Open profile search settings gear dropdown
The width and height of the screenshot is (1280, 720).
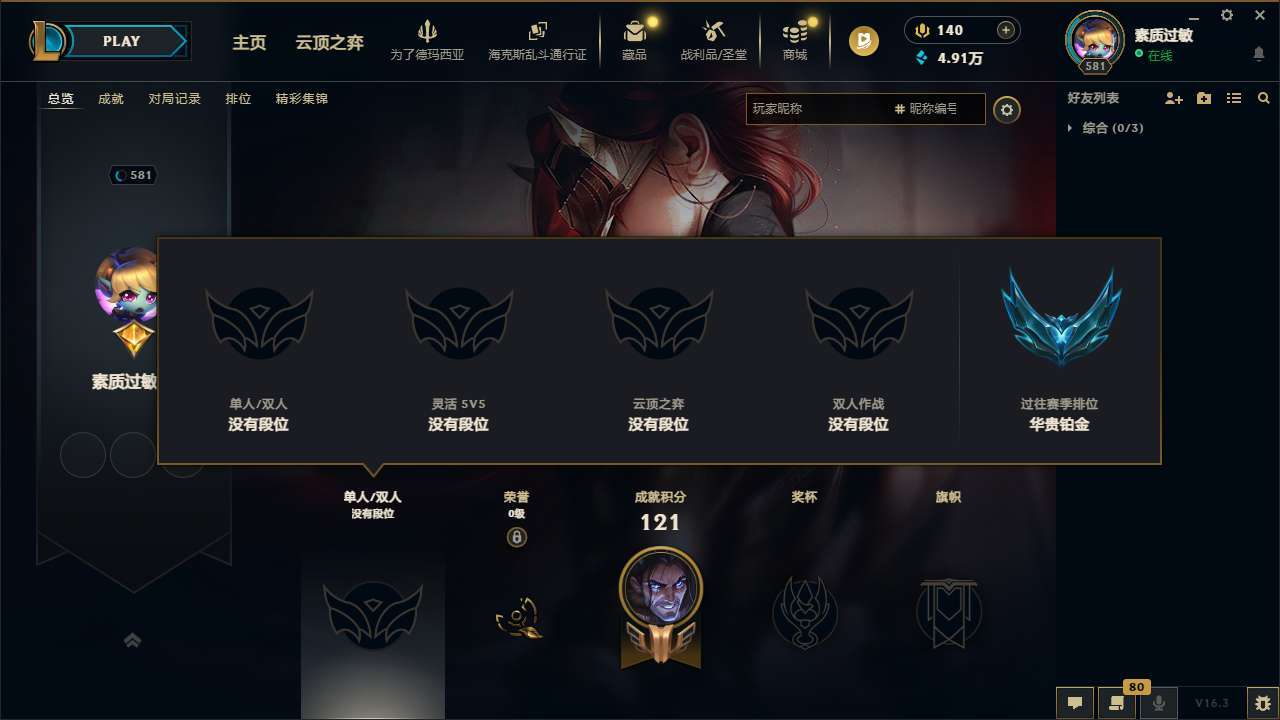point(1007,109)
